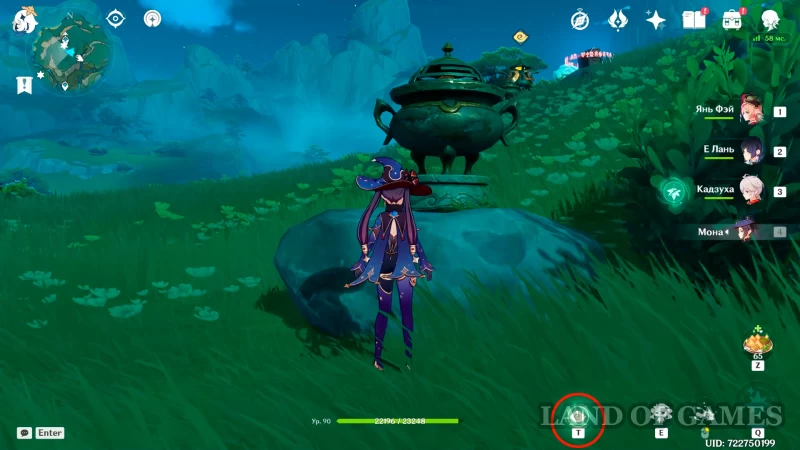Viewport: 800px width, 450px height.
Task: Open the chat speech bubble
Action: pyautogui.click(x=24, y=433)
